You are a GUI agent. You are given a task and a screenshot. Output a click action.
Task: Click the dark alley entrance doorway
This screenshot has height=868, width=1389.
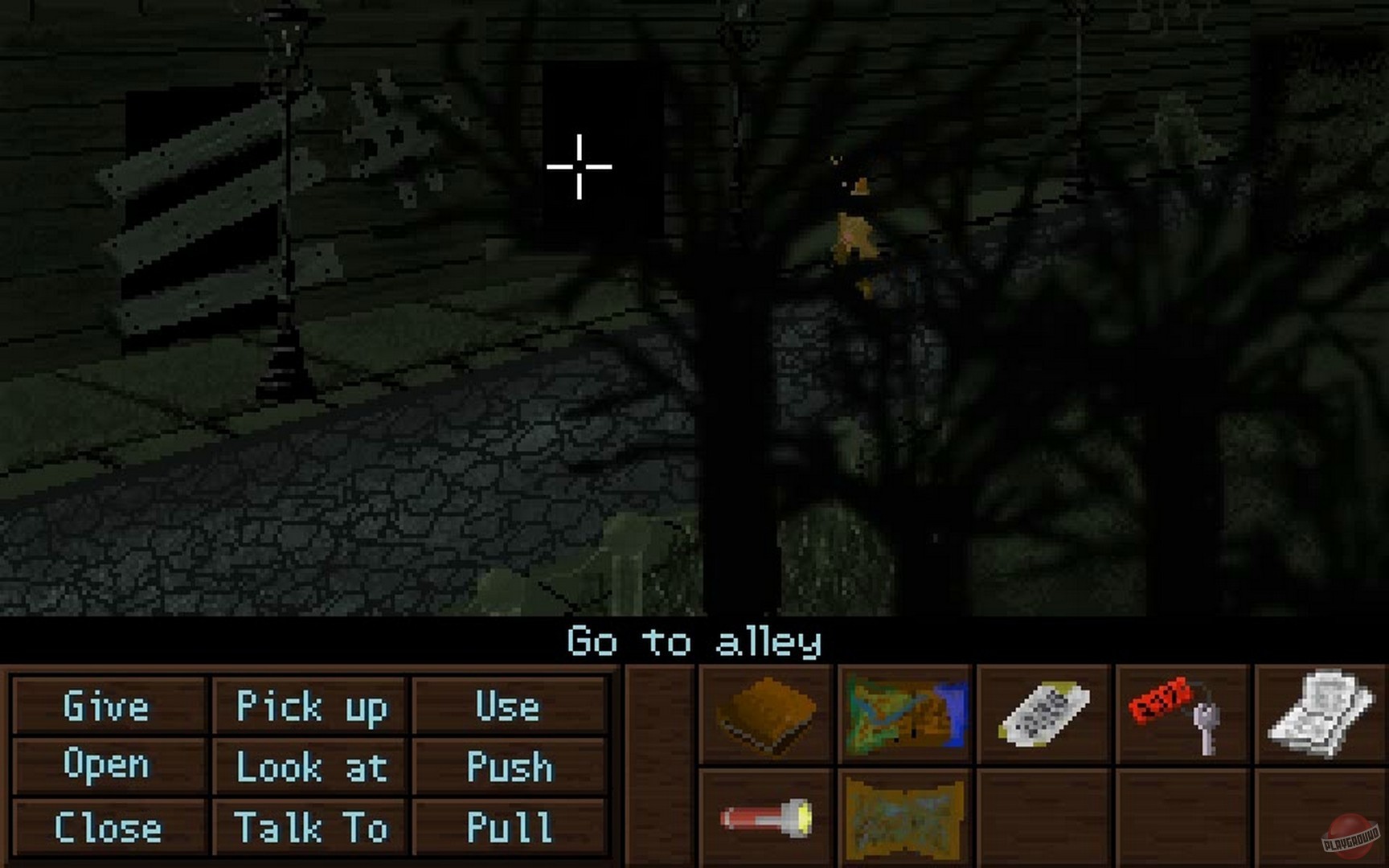[x=604, y=149]
